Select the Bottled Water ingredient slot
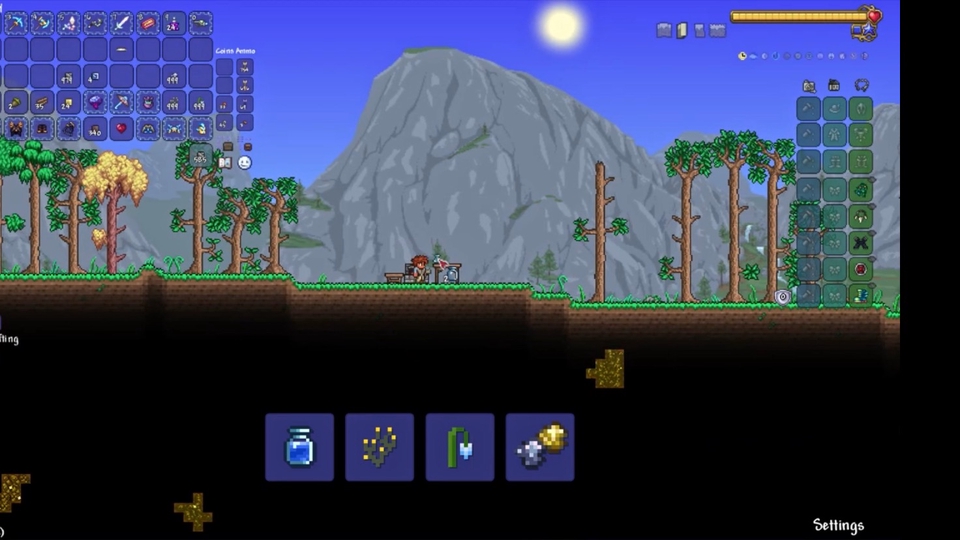Screen dimensions: 960x540 point(300,447)
